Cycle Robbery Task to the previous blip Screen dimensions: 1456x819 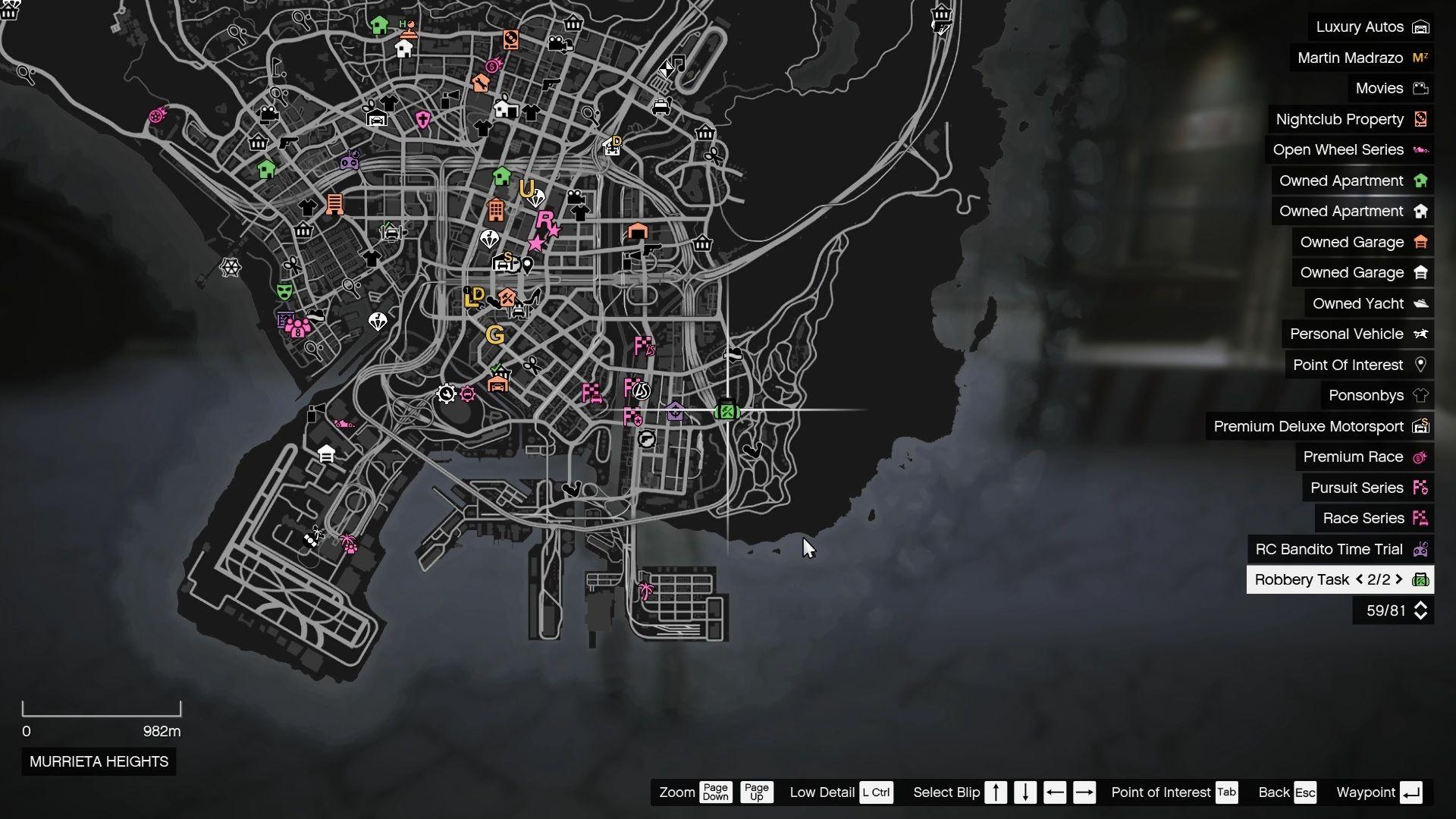click(x=1359, y=579)
